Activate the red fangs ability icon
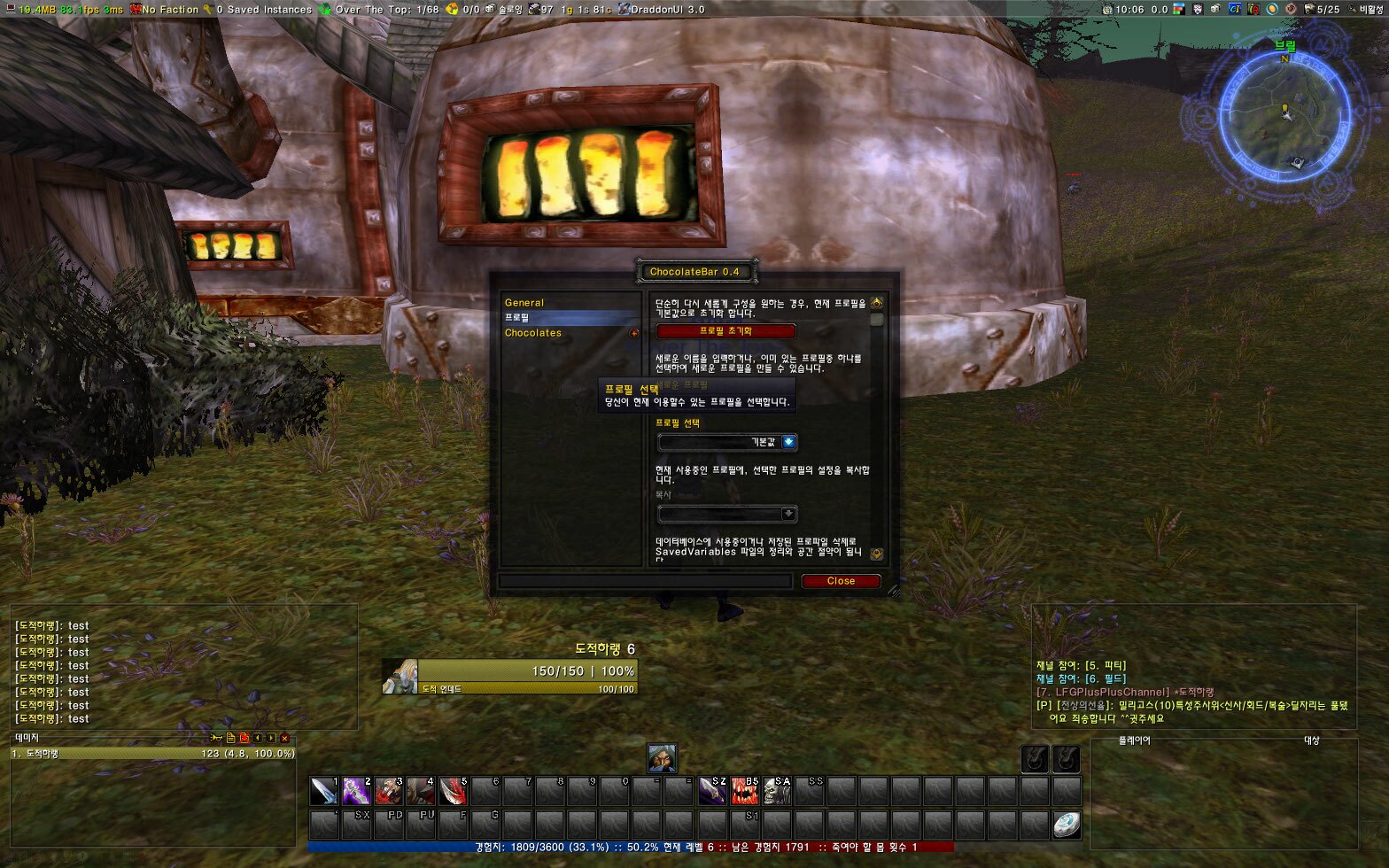Screen dimensions: 1389x868 pyautogui.click(x=744, y=791)
